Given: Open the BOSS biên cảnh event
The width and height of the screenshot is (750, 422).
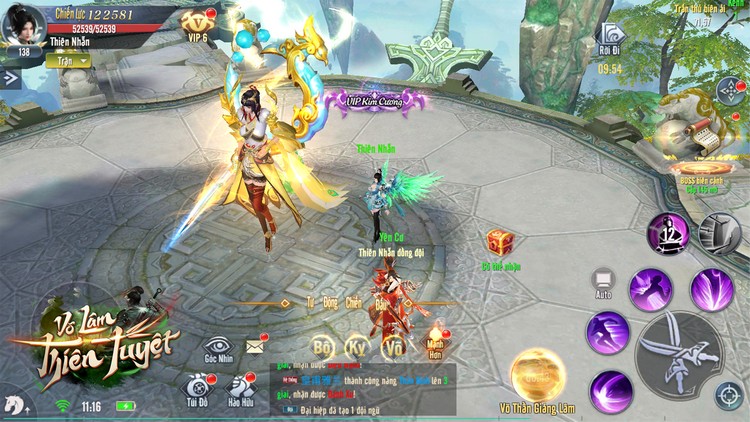Looking at the screenshot, I should (x=700, y=172).
